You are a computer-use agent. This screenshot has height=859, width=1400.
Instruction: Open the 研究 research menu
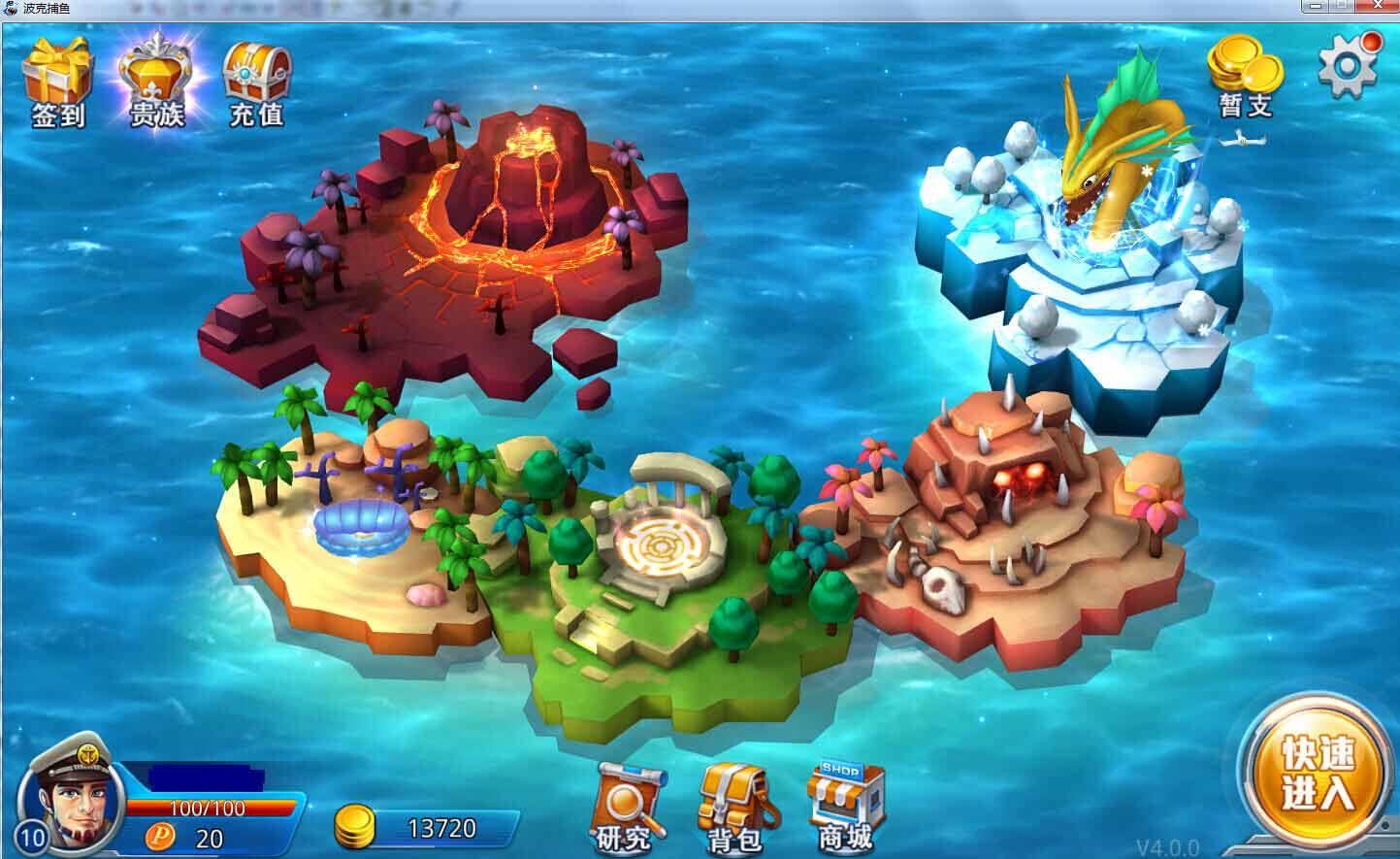[630, 808]
